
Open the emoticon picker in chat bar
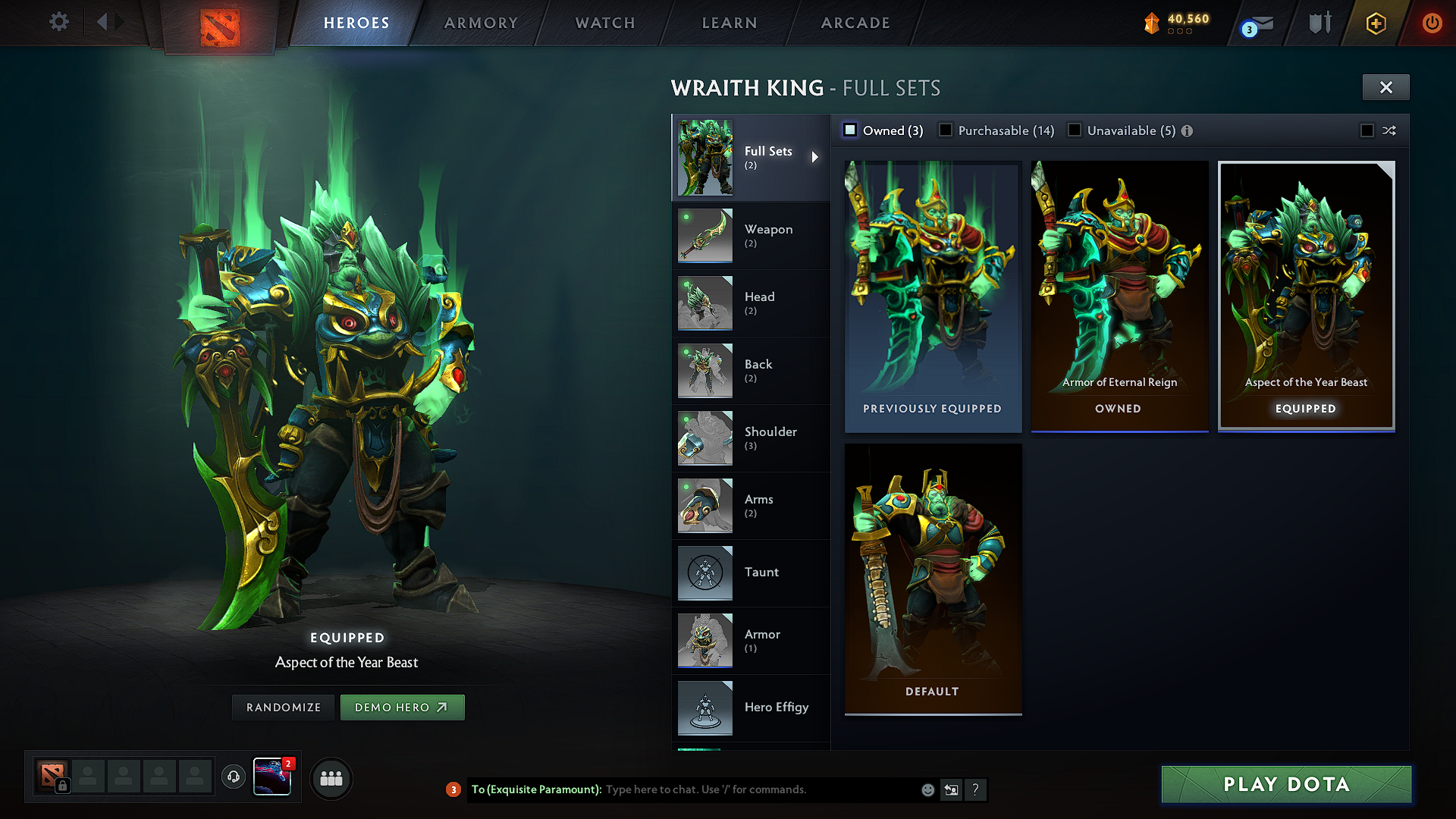click(x=927, y=789)
